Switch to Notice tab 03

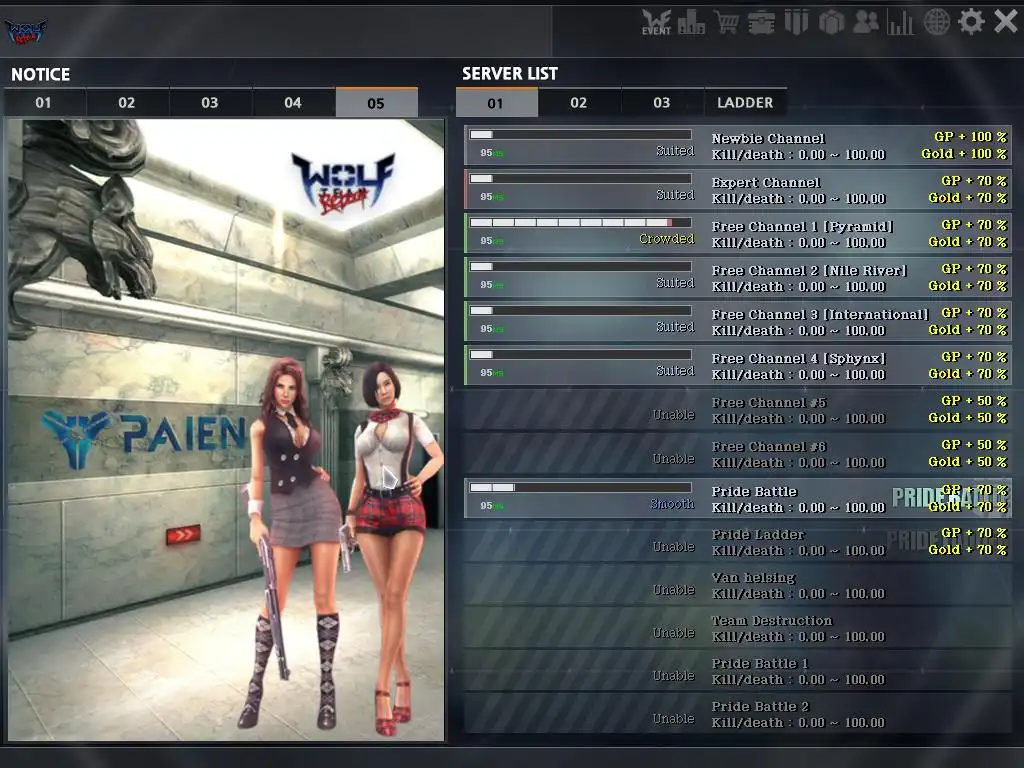(x=210, y=103)
